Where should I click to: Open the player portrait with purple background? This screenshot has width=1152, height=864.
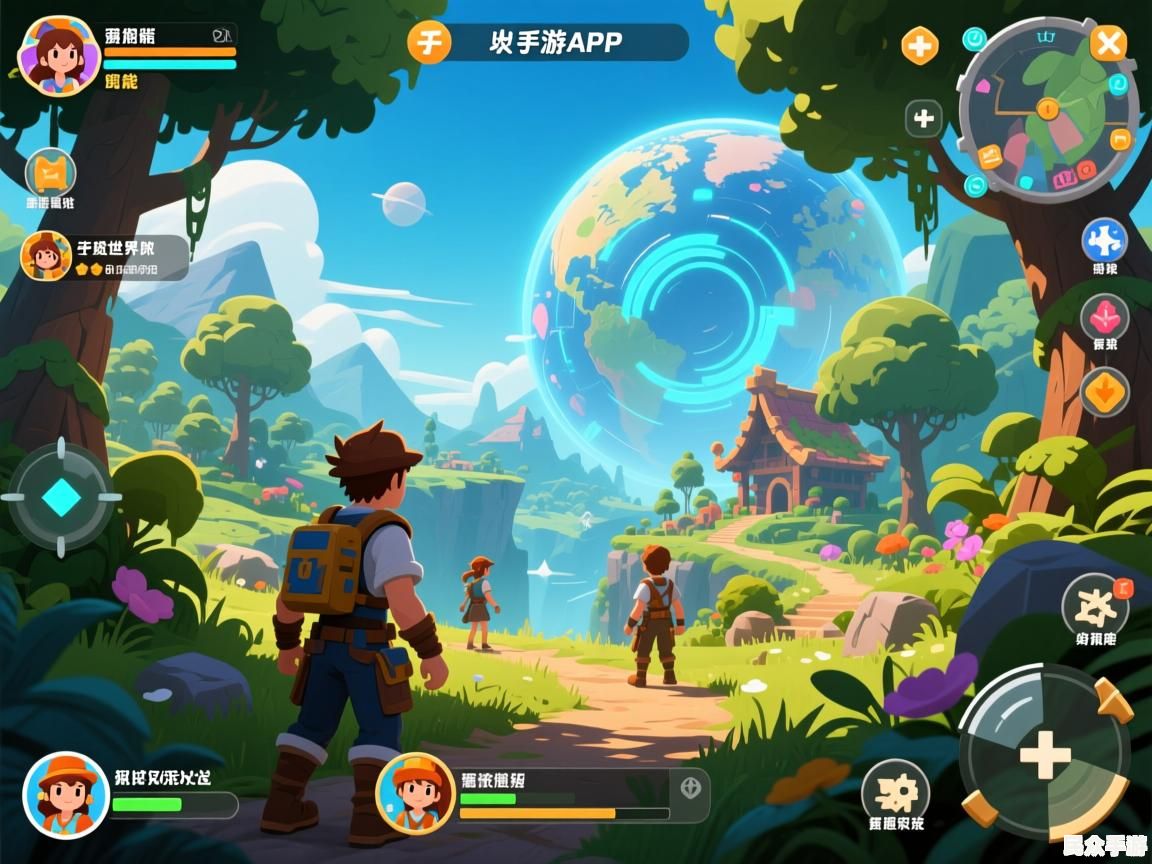click(59, 56)
